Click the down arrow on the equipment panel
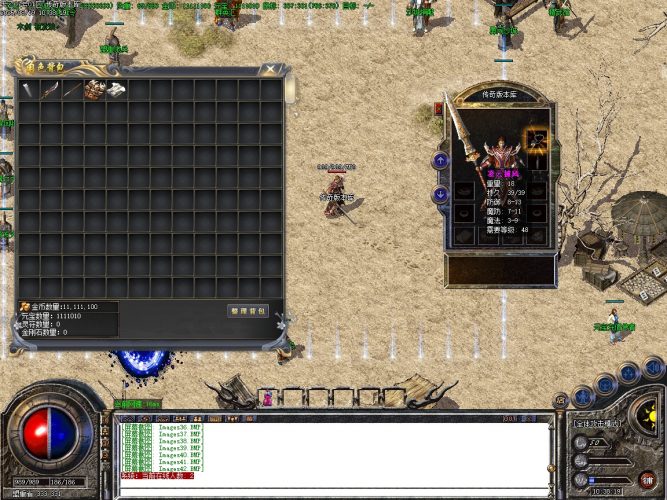The image size is (667, 500). pos(440,194)
